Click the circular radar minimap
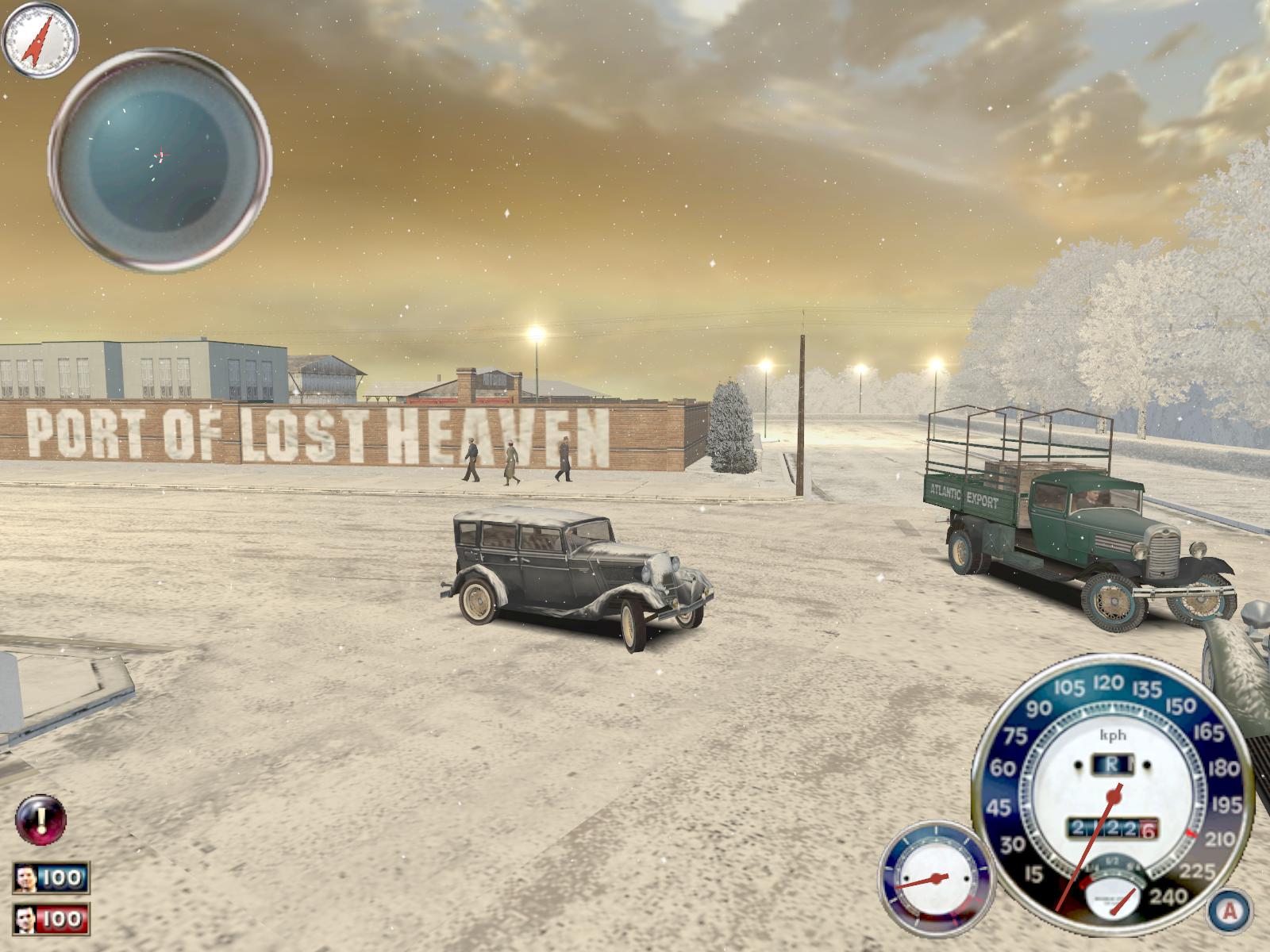 160,159
